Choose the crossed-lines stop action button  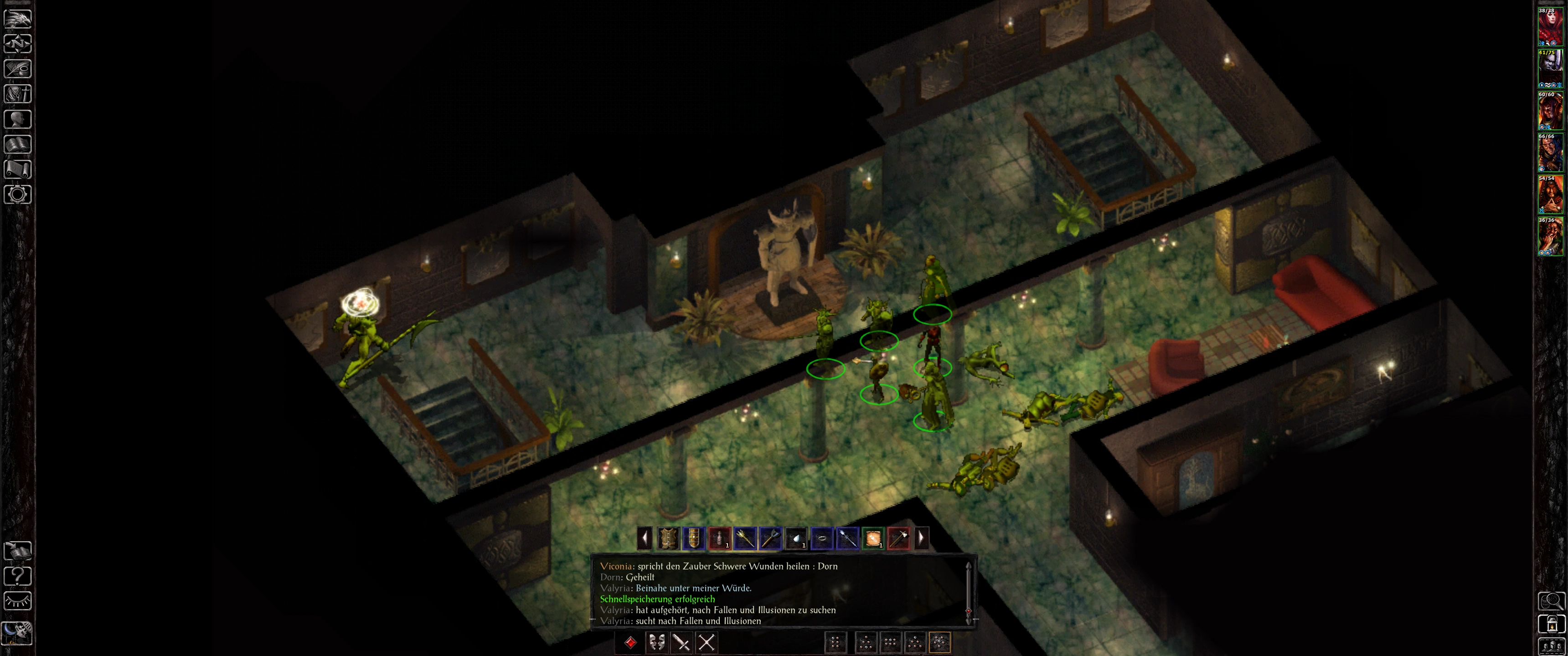tap(706, 643)
